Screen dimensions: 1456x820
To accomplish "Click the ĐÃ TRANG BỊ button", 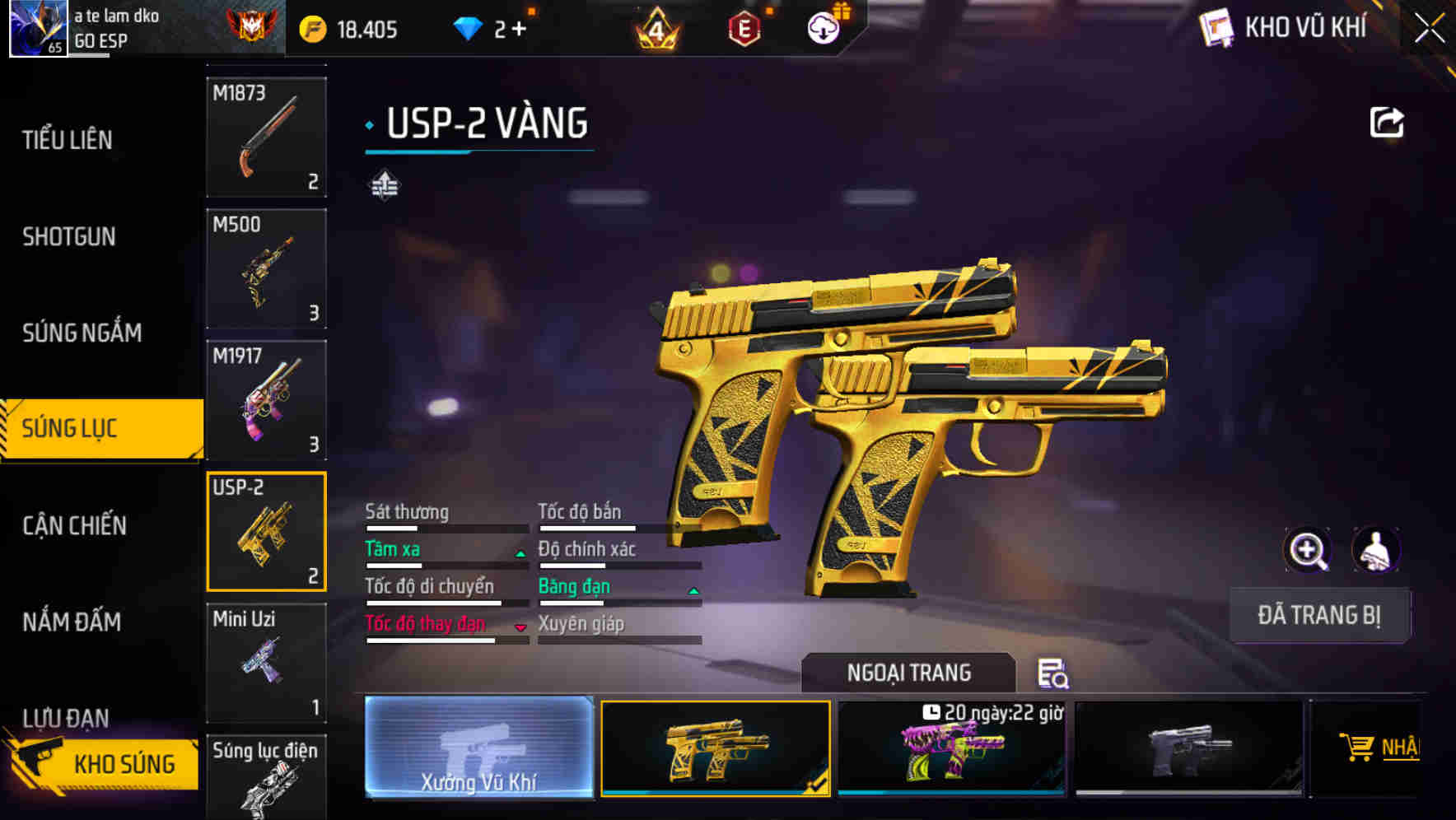I will tap(1318, 615).
